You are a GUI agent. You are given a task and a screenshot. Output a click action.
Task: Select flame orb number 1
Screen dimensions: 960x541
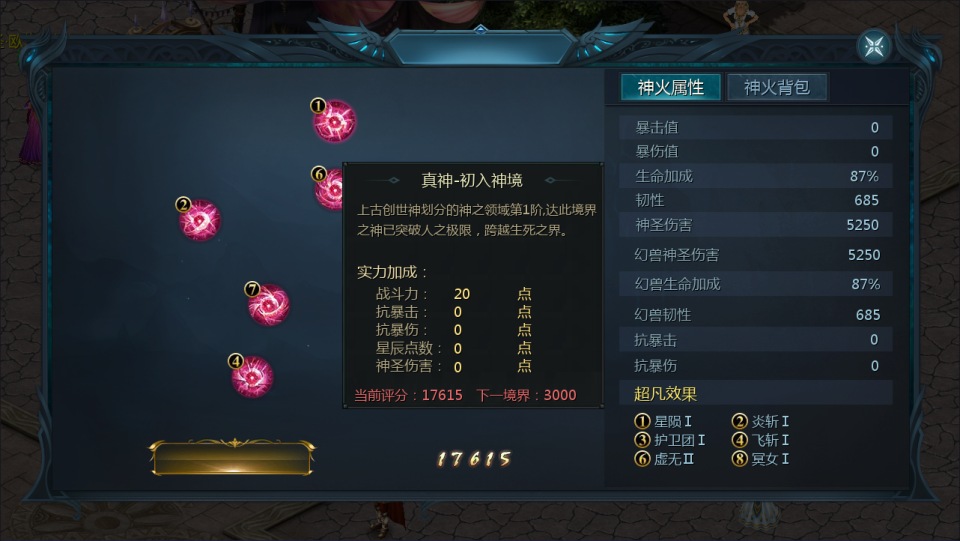(334, 122)
